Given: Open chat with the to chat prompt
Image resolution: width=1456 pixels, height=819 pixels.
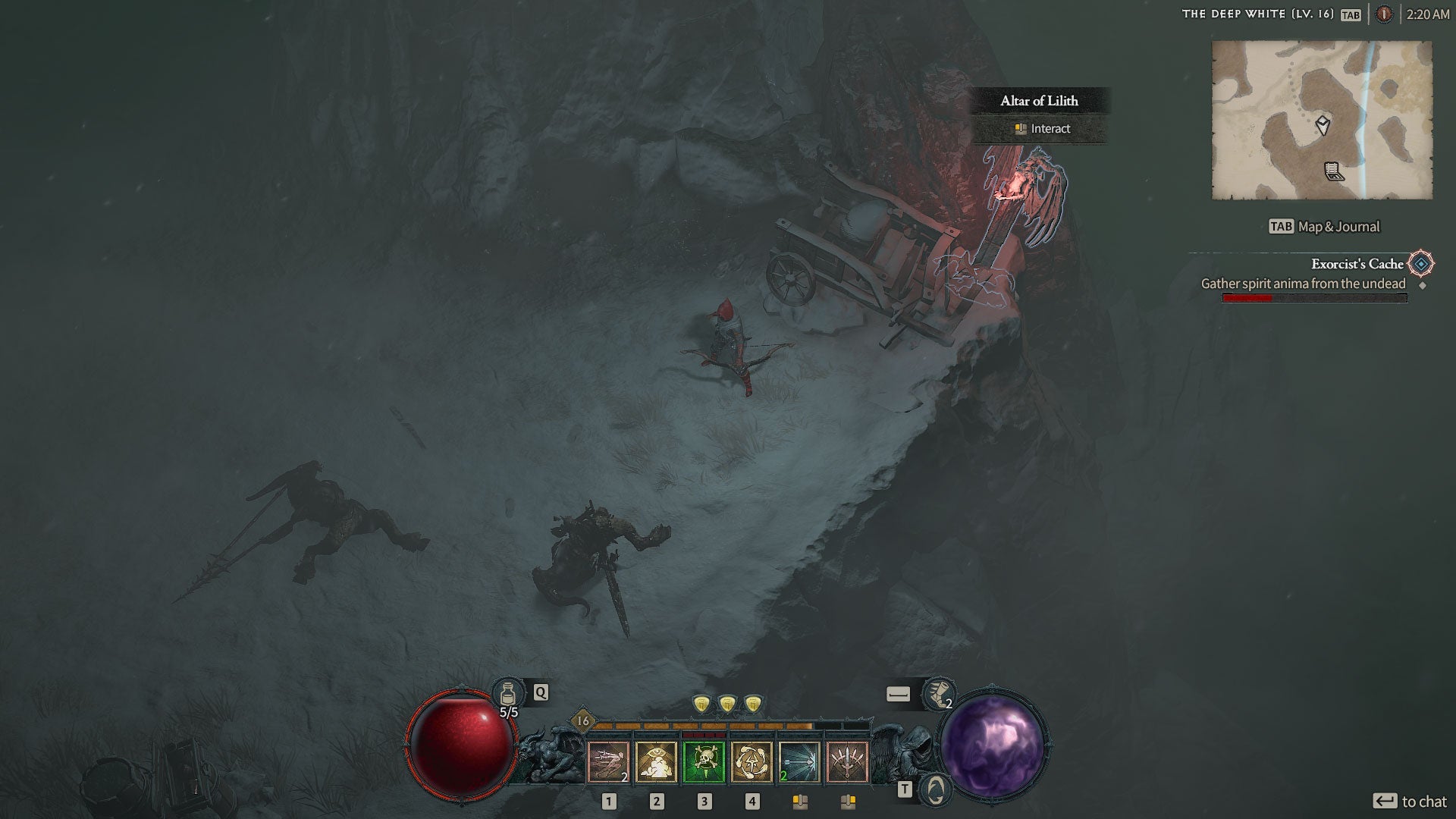Looking at the screenshot, I should pos(1410,801).
